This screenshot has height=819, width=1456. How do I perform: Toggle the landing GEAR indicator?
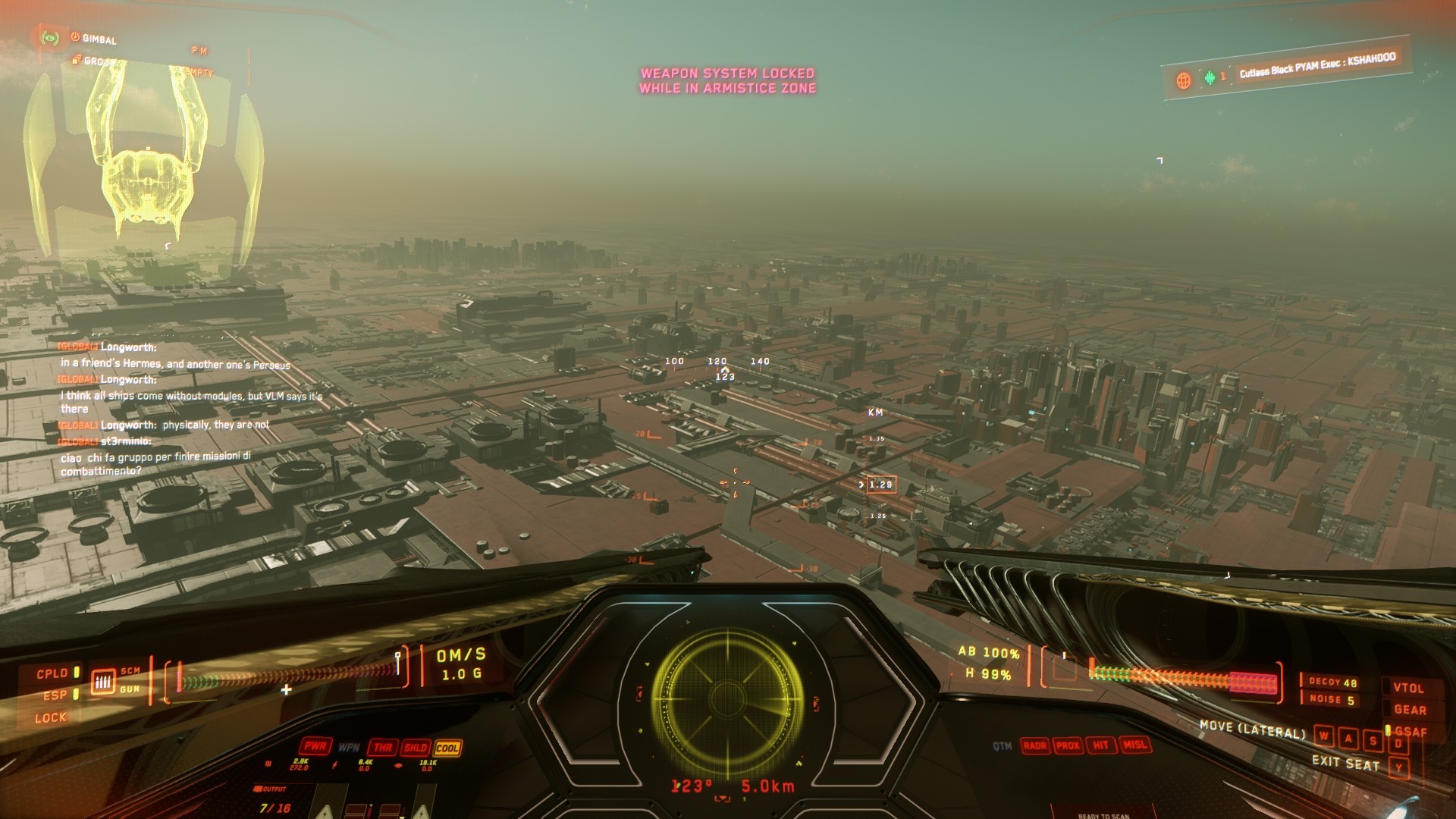click(1410, 710)
